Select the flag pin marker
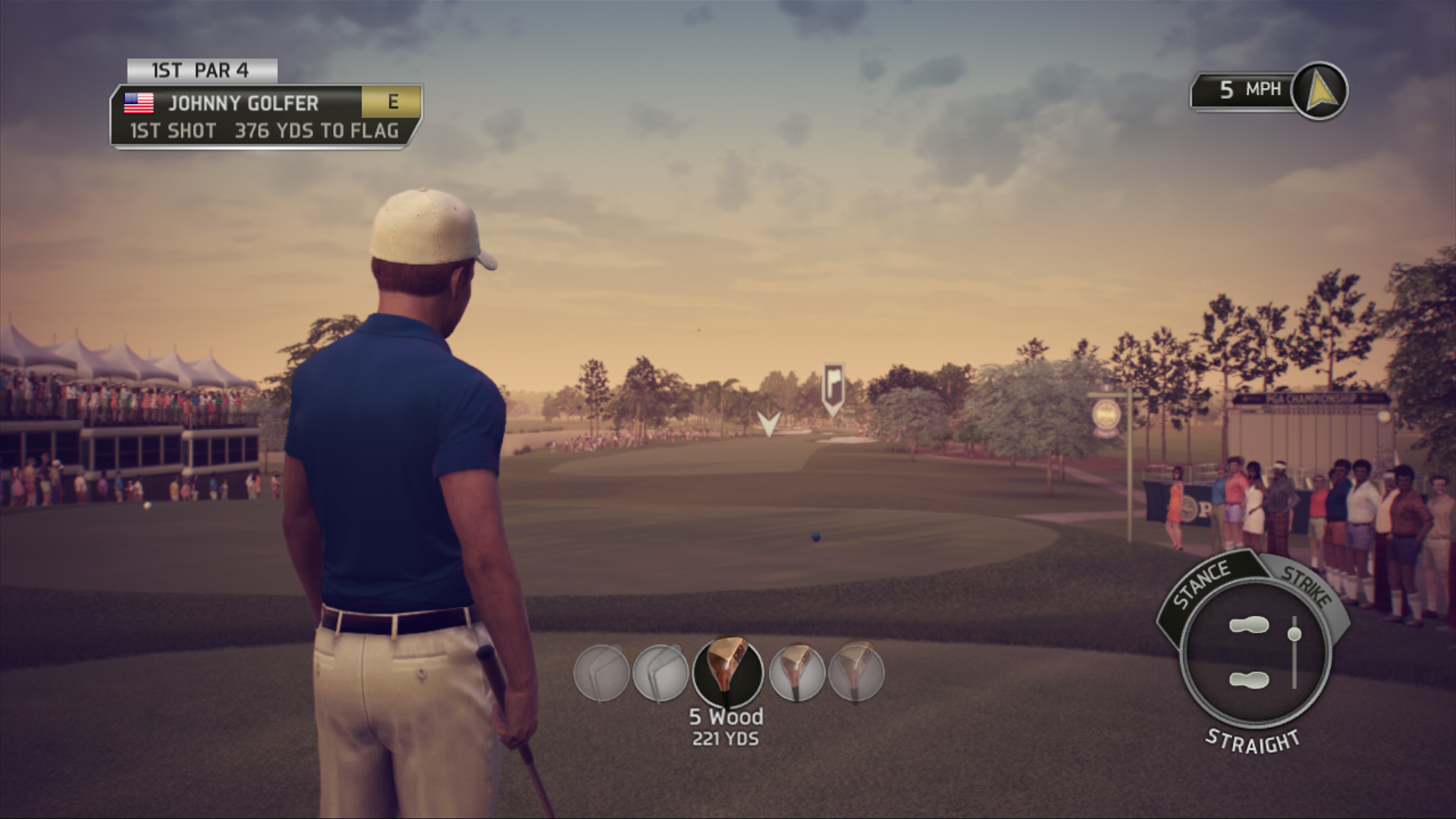 click(833, 388)
